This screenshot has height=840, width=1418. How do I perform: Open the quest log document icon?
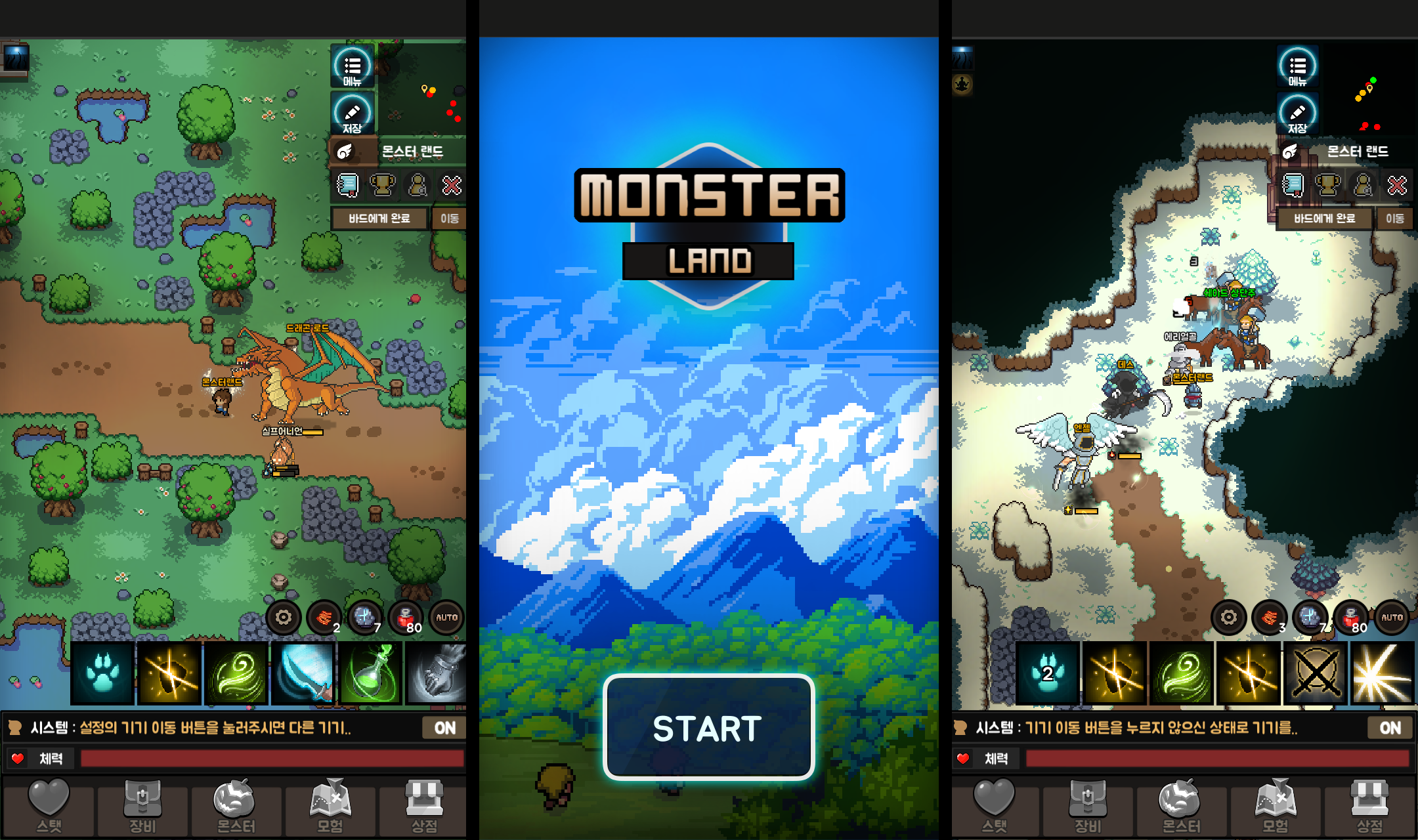coord(348,185)
